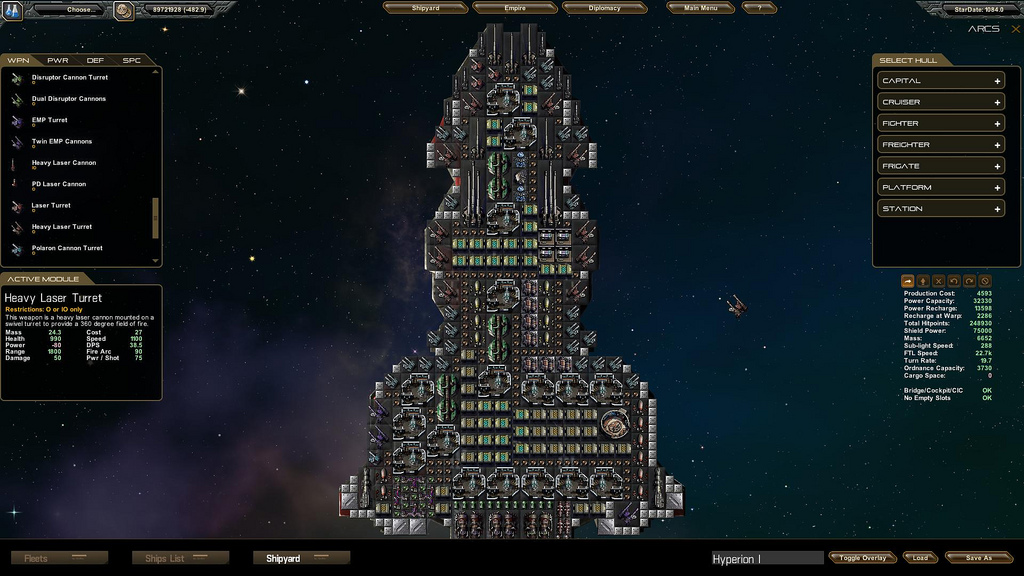Select Disruptor Cannon Turret from the list
Viewport: 1024px width, 576px height.
pos(69,78)
